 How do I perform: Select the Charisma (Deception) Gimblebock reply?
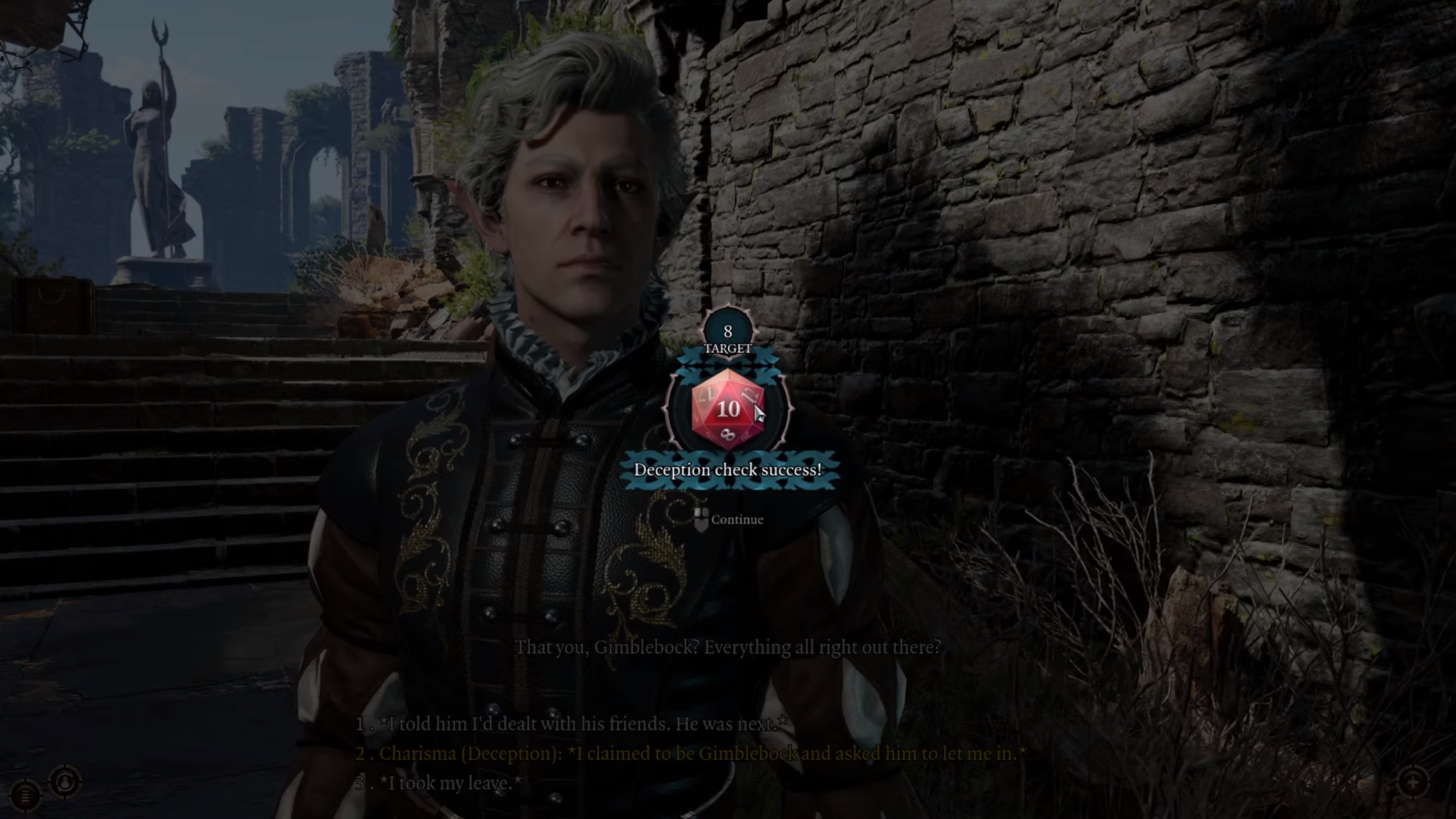[x=690, y=754]
